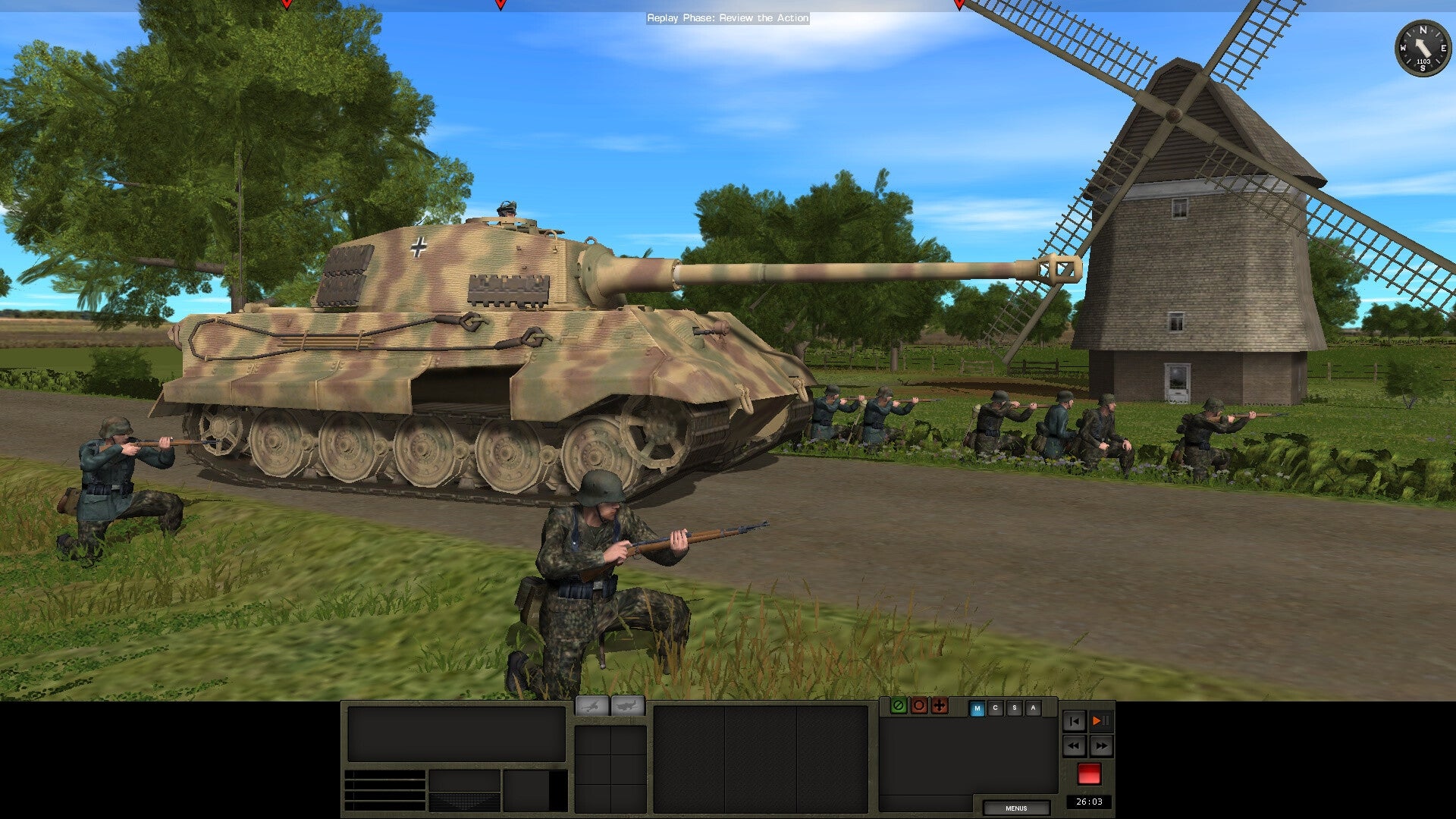Open the Admin (A) command tab
The width and height of the screenshot is (1456, 819).
click(x=1033, y=707)
